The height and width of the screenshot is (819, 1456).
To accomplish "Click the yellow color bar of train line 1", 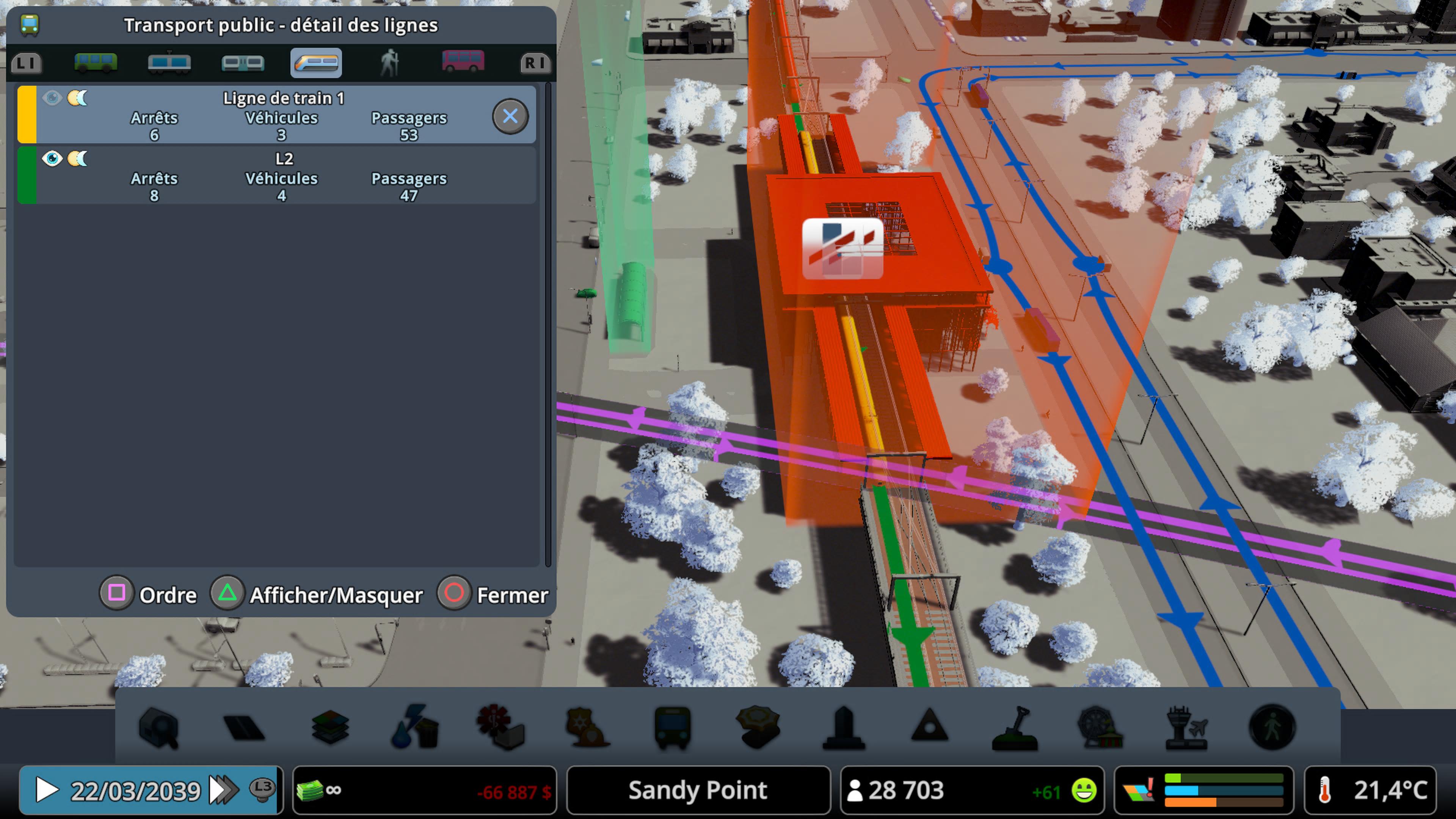I will point(27,115).
